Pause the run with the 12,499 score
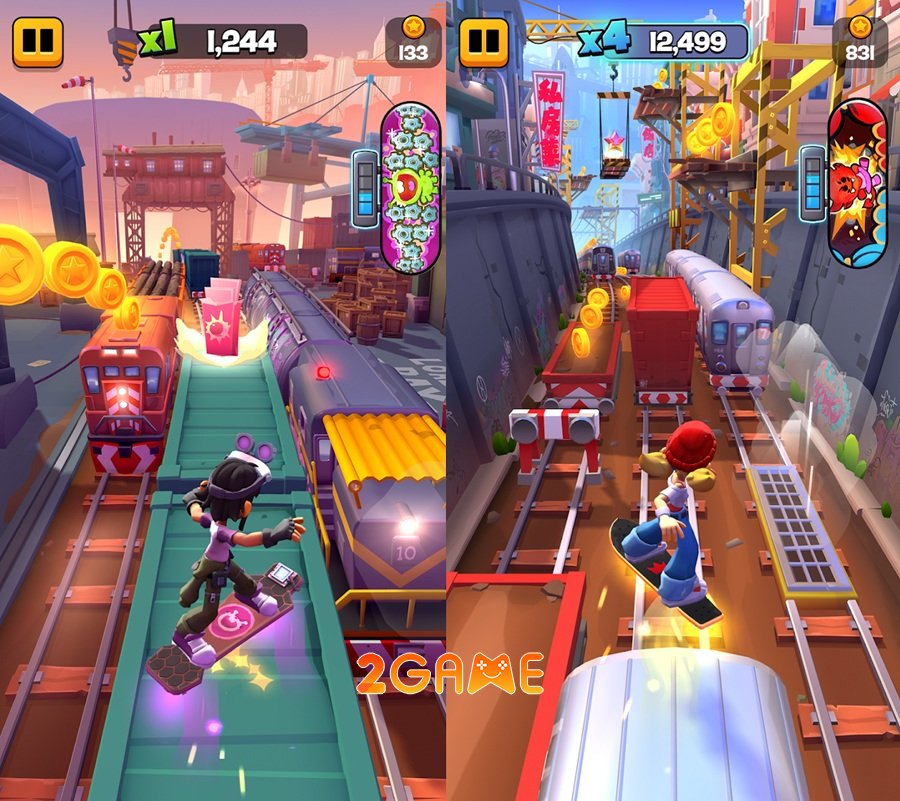 pyautogui.click(x=484, y=41)
